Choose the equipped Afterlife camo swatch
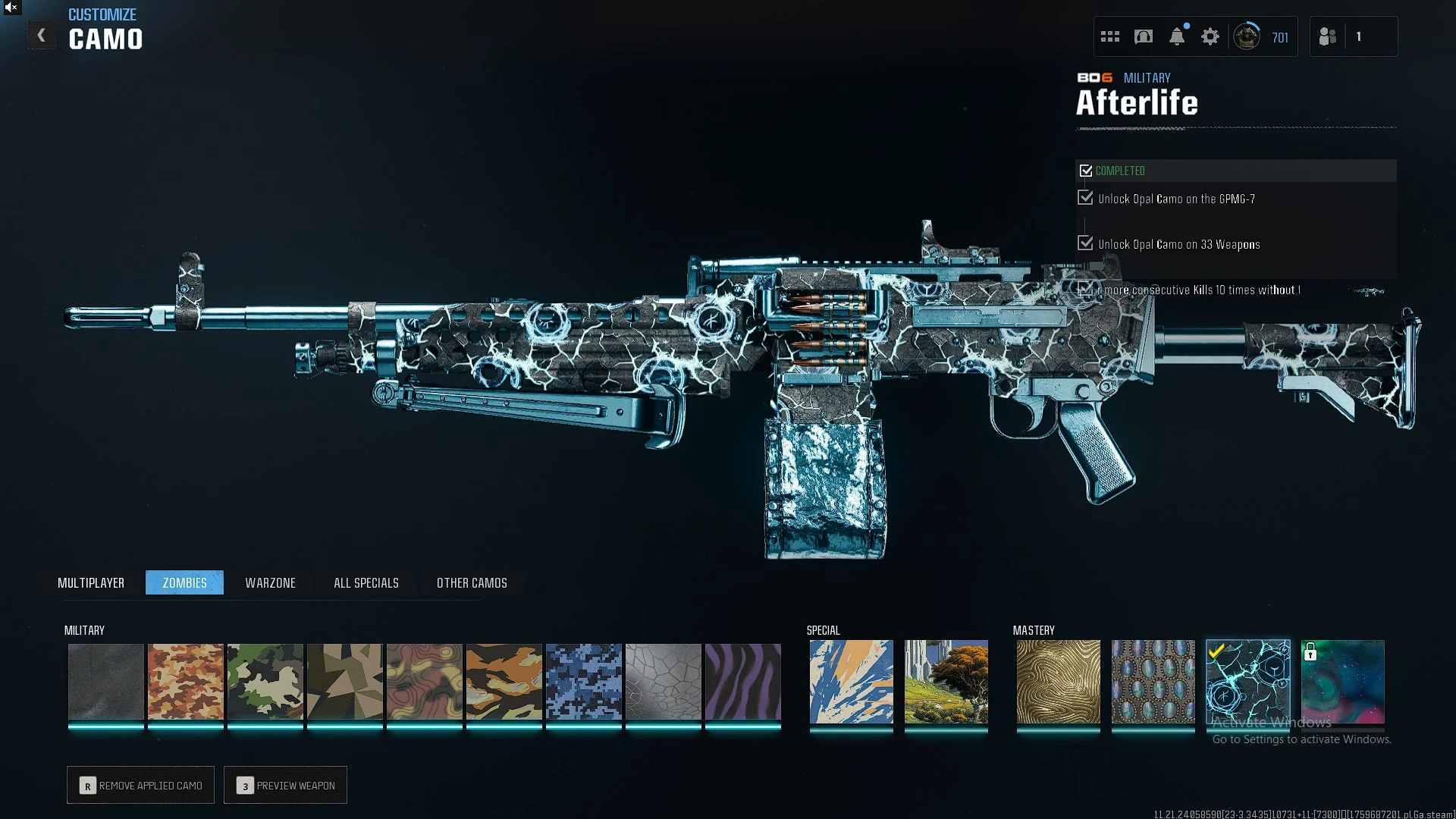1456x819 pixels. 1248,682
